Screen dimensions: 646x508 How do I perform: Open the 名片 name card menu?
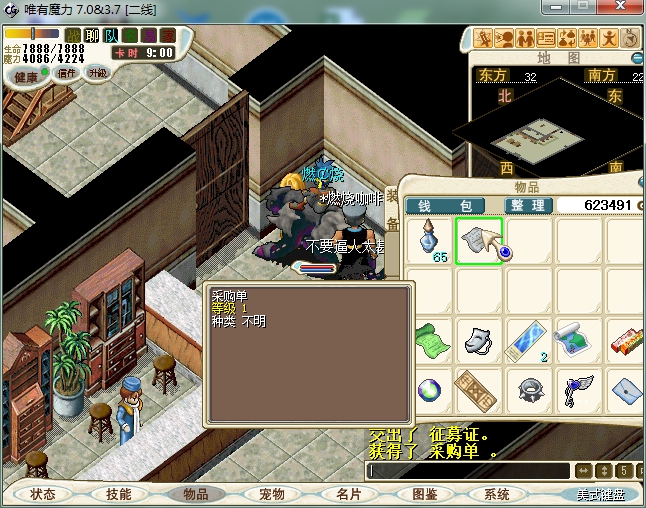tap(348, 494)
